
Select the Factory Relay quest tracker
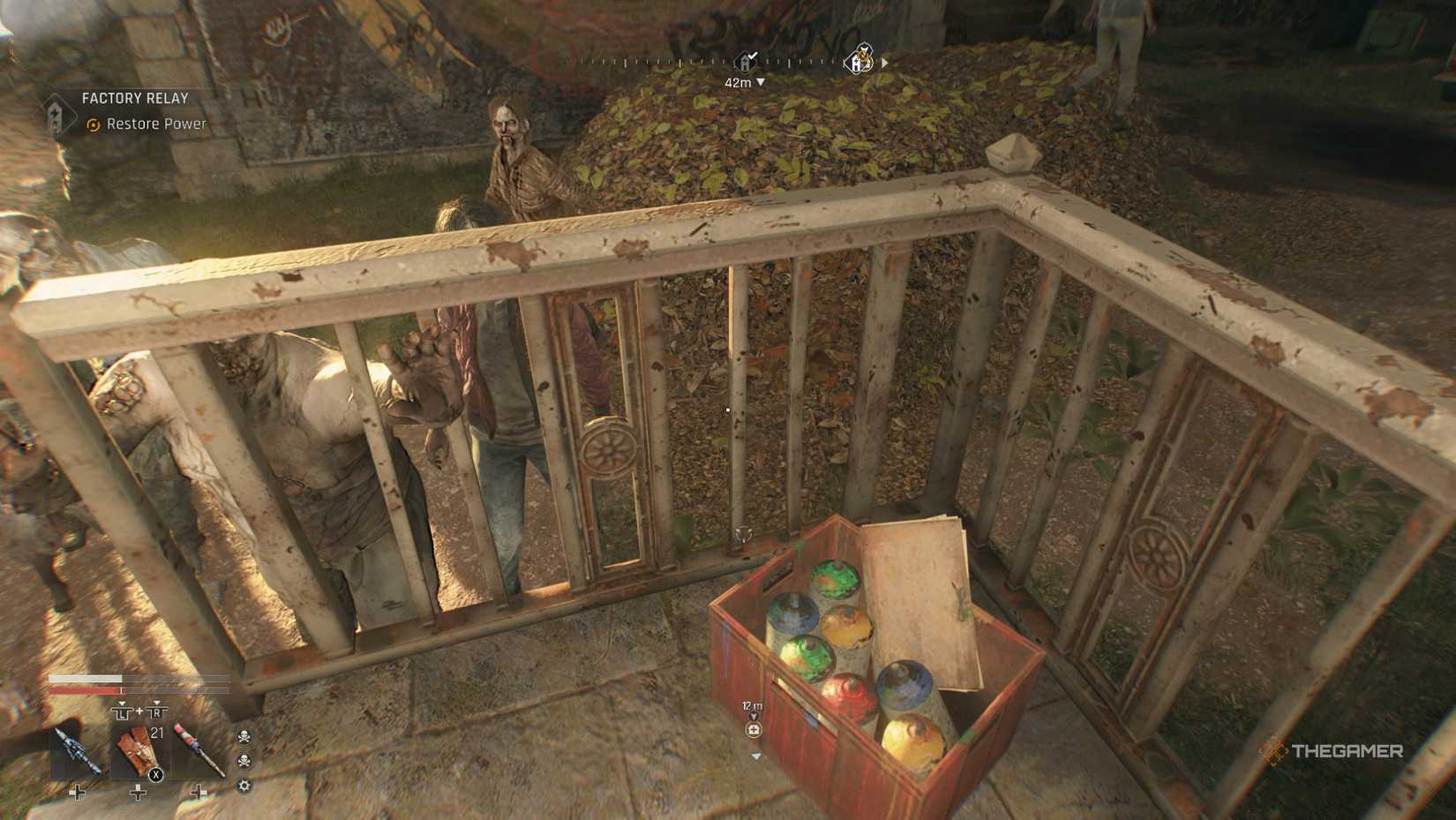[x=134, y=99]
